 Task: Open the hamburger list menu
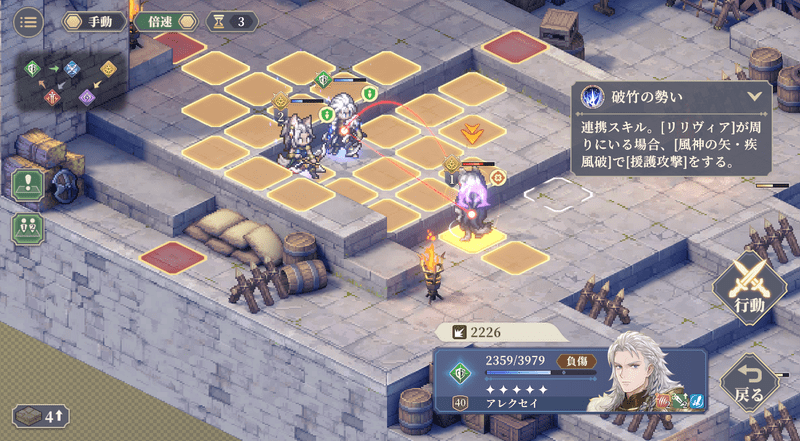(28, 20)
